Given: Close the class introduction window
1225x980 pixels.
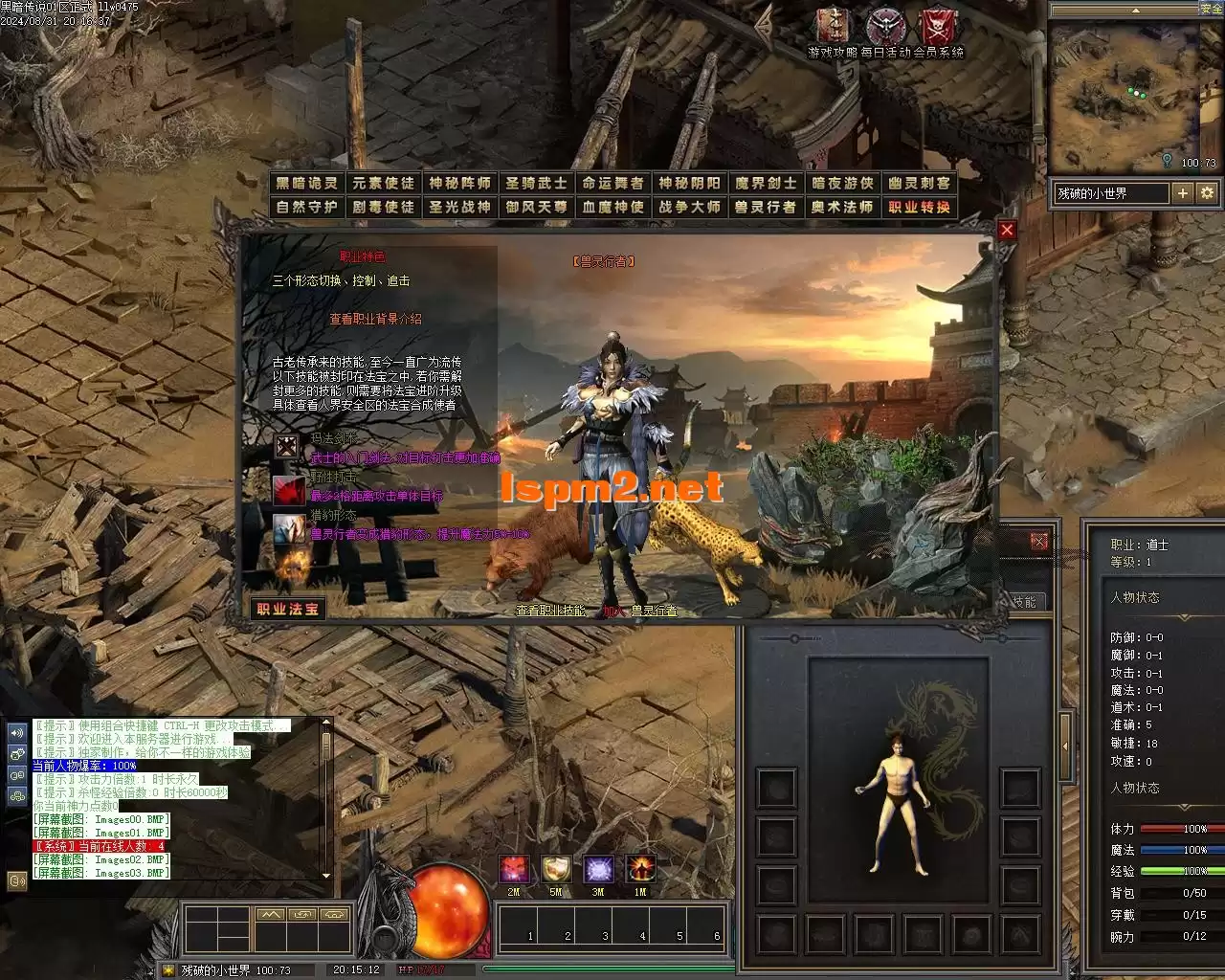Looking at the screenshot, I should click(1006, 230).
